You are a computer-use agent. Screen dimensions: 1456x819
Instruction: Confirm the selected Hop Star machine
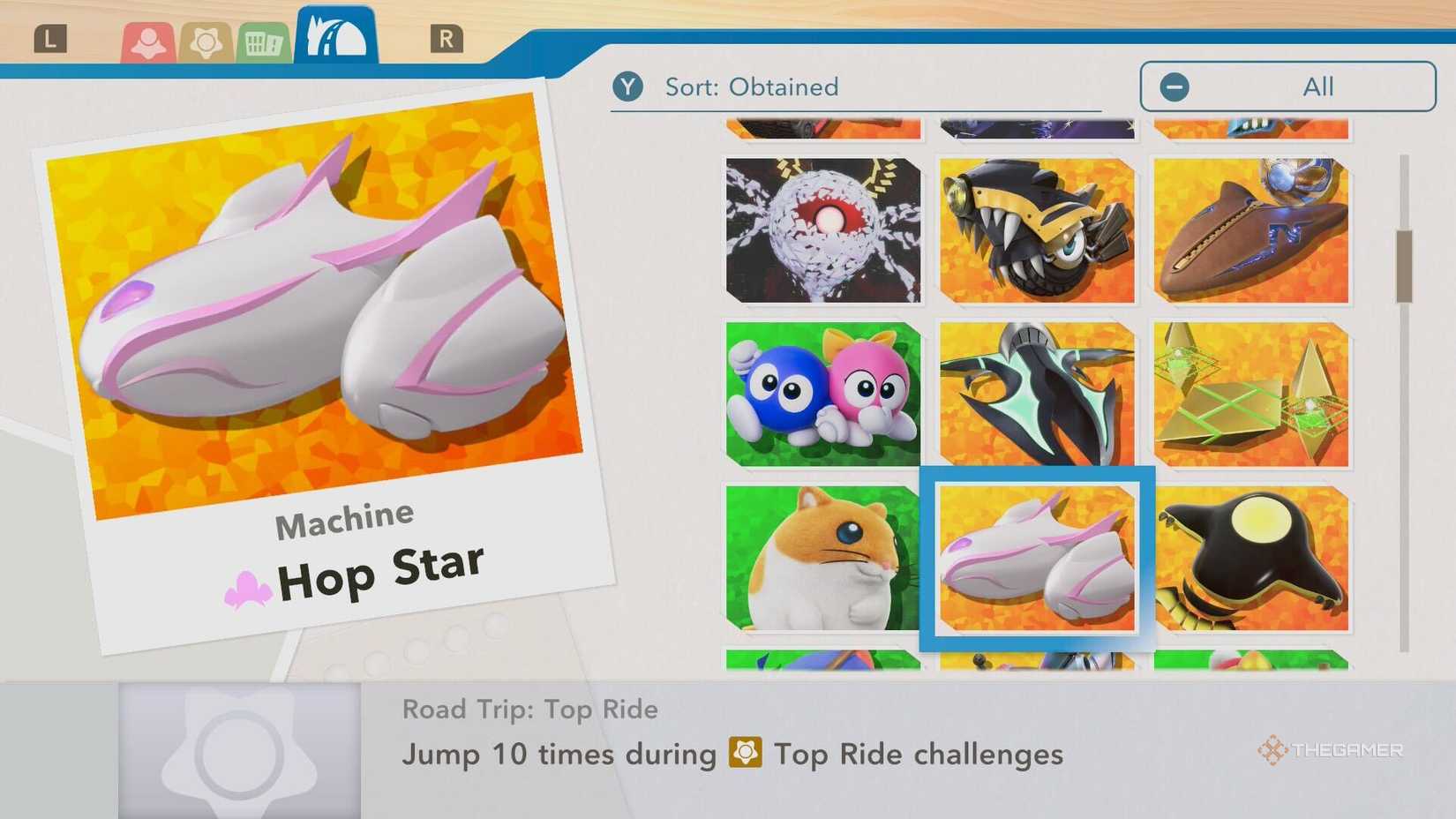[x=1037, y=559]
